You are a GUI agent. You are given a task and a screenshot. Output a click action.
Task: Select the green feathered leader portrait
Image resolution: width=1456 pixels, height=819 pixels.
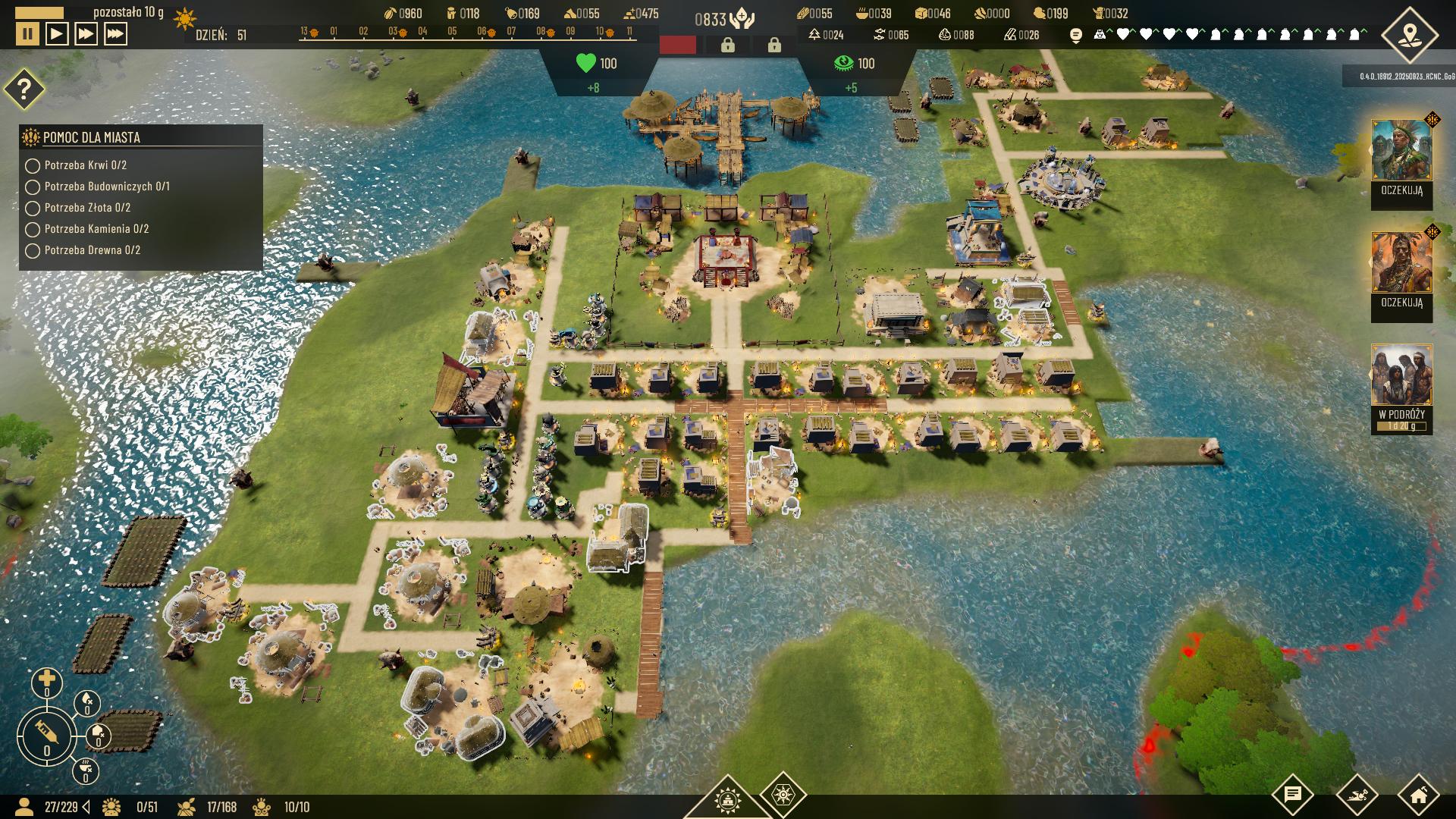pos(1401,151)
